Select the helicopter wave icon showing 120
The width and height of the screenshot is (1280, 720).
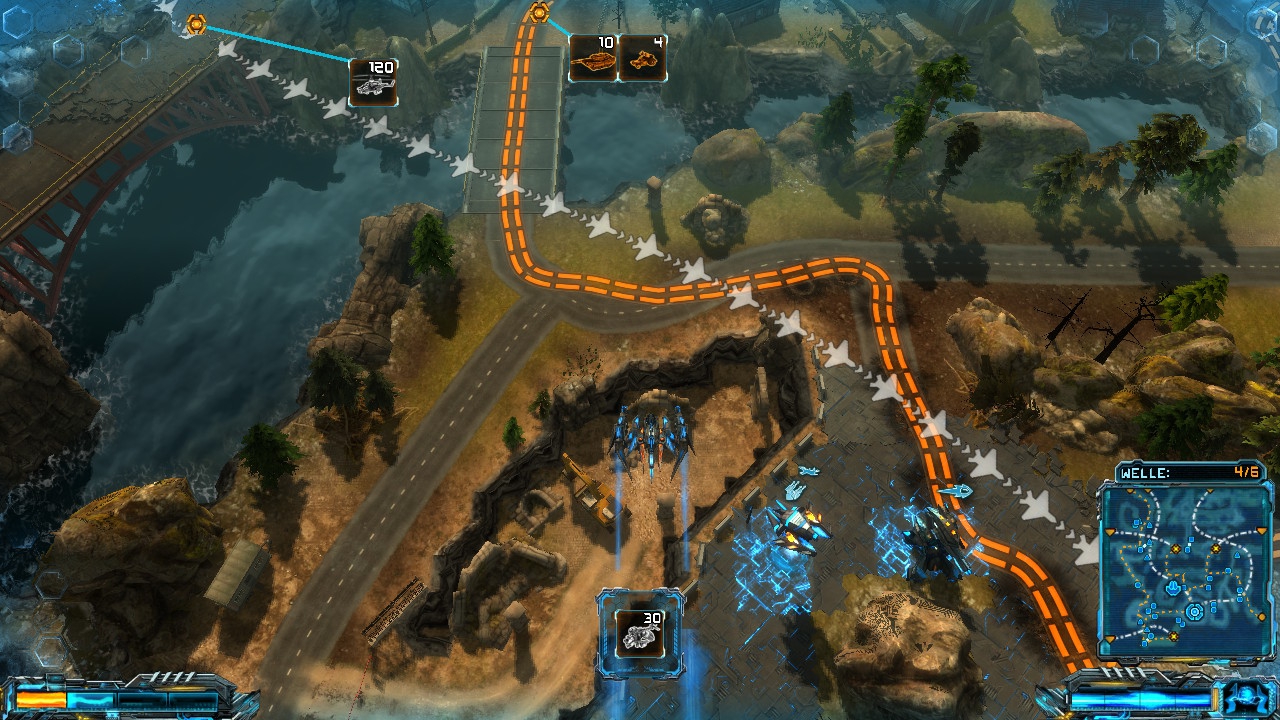(373, 83)
